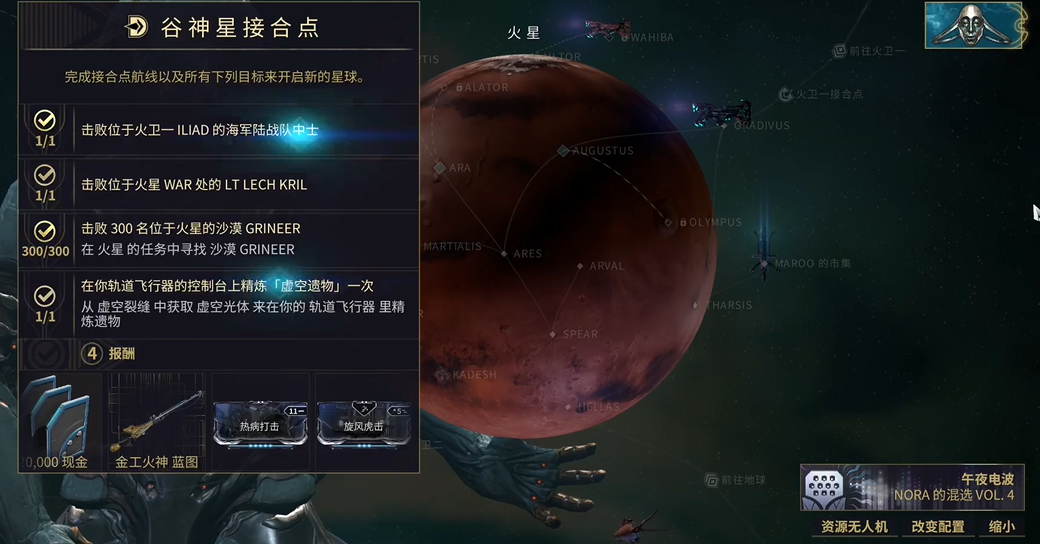Open the player profile avatar
Screen dimensions: 1040x544
coord(976,25)
